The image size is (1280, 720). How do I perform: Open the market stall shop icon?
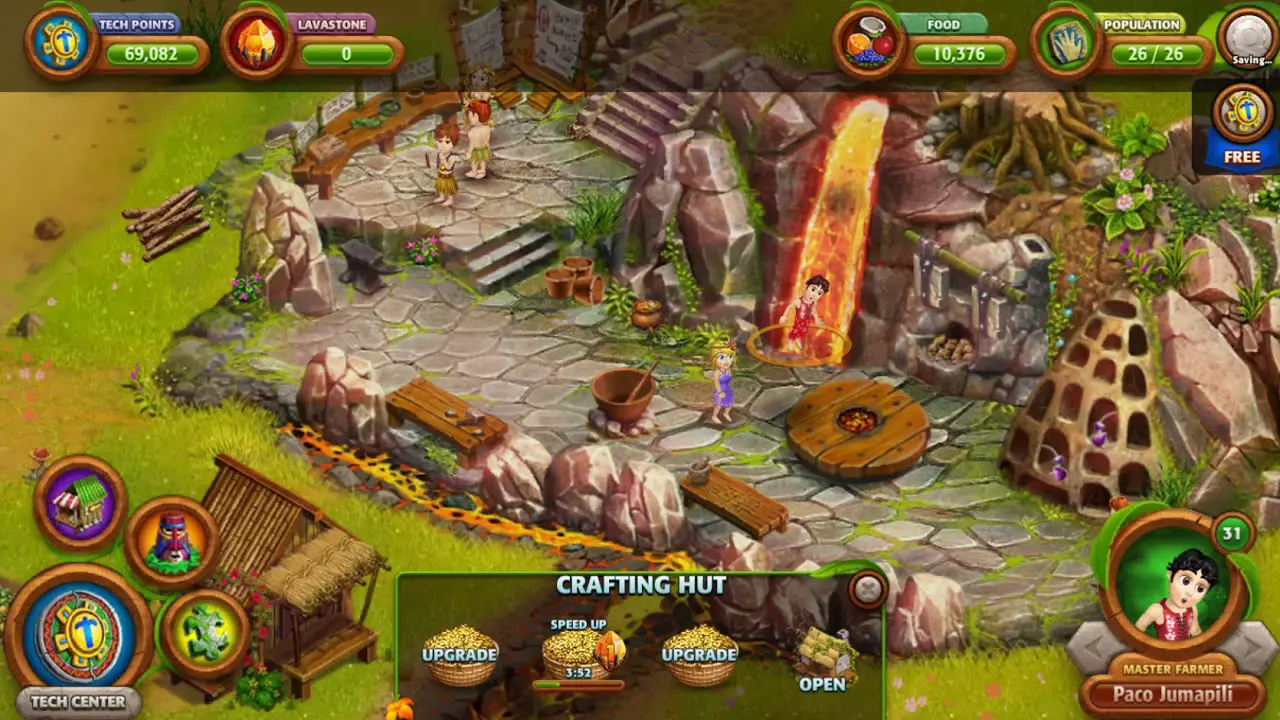coord(80,503)
